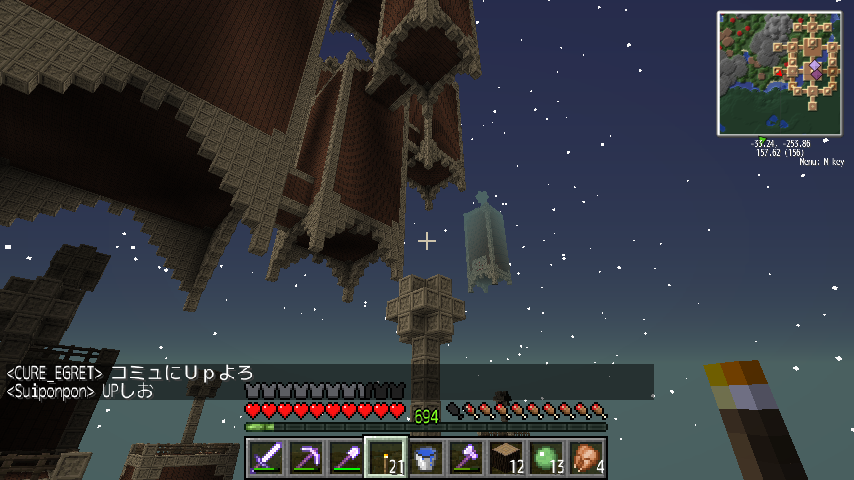Select the torch stack slot
854x480 pixels.
(386, 458)
